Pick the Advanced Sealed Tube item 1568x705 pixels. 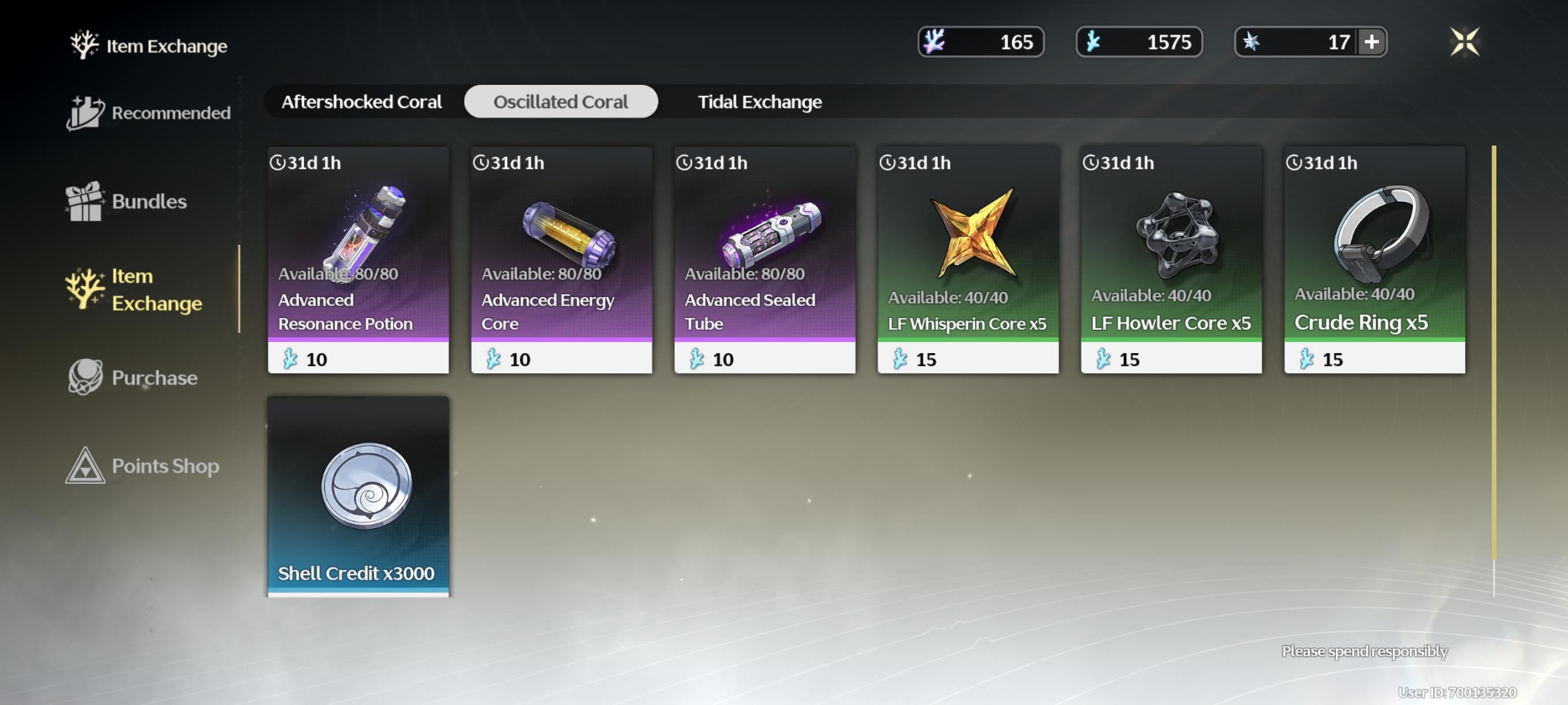pyautogui.click(x=764, y=259)
